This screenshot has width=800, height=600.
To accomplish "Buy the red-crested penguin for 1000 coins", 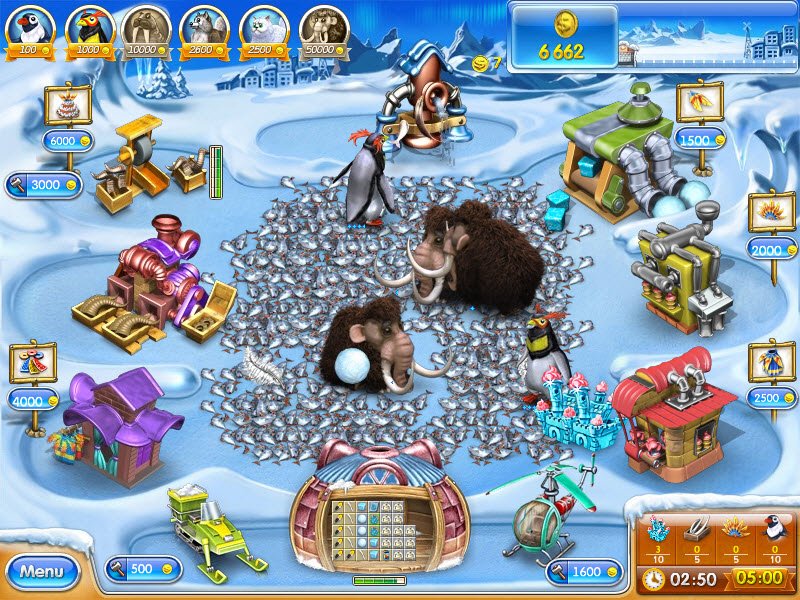I will 89,30.
